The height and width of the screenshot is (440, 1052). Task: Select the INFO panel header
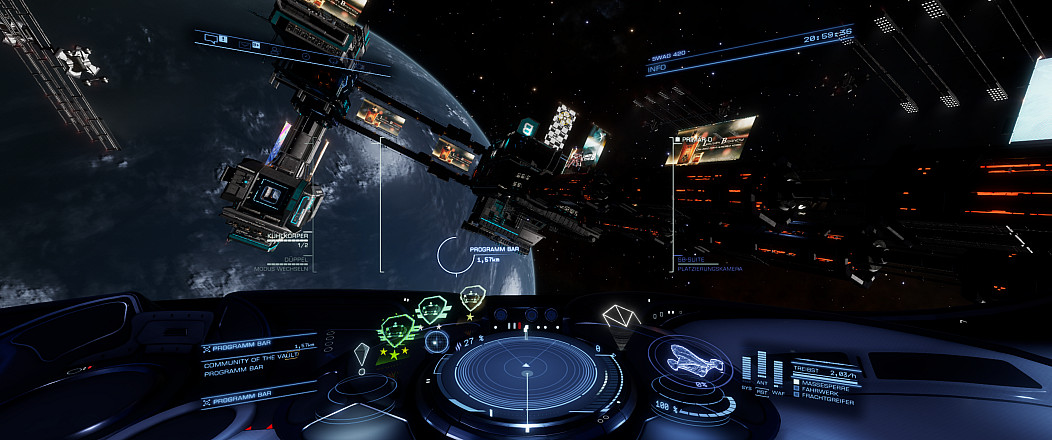click(657, 69)
